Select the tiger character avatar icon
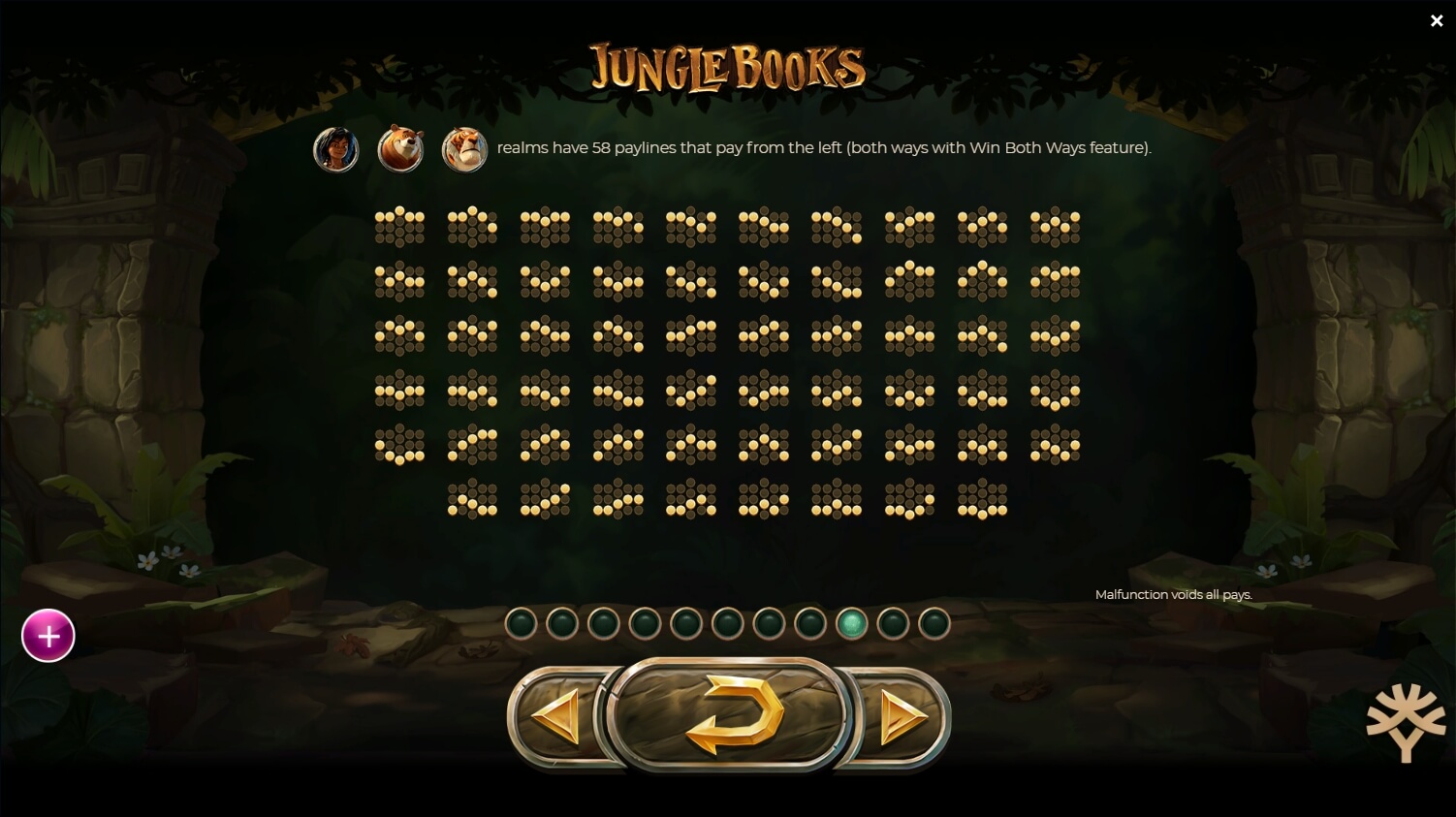 tap(464, 148)
